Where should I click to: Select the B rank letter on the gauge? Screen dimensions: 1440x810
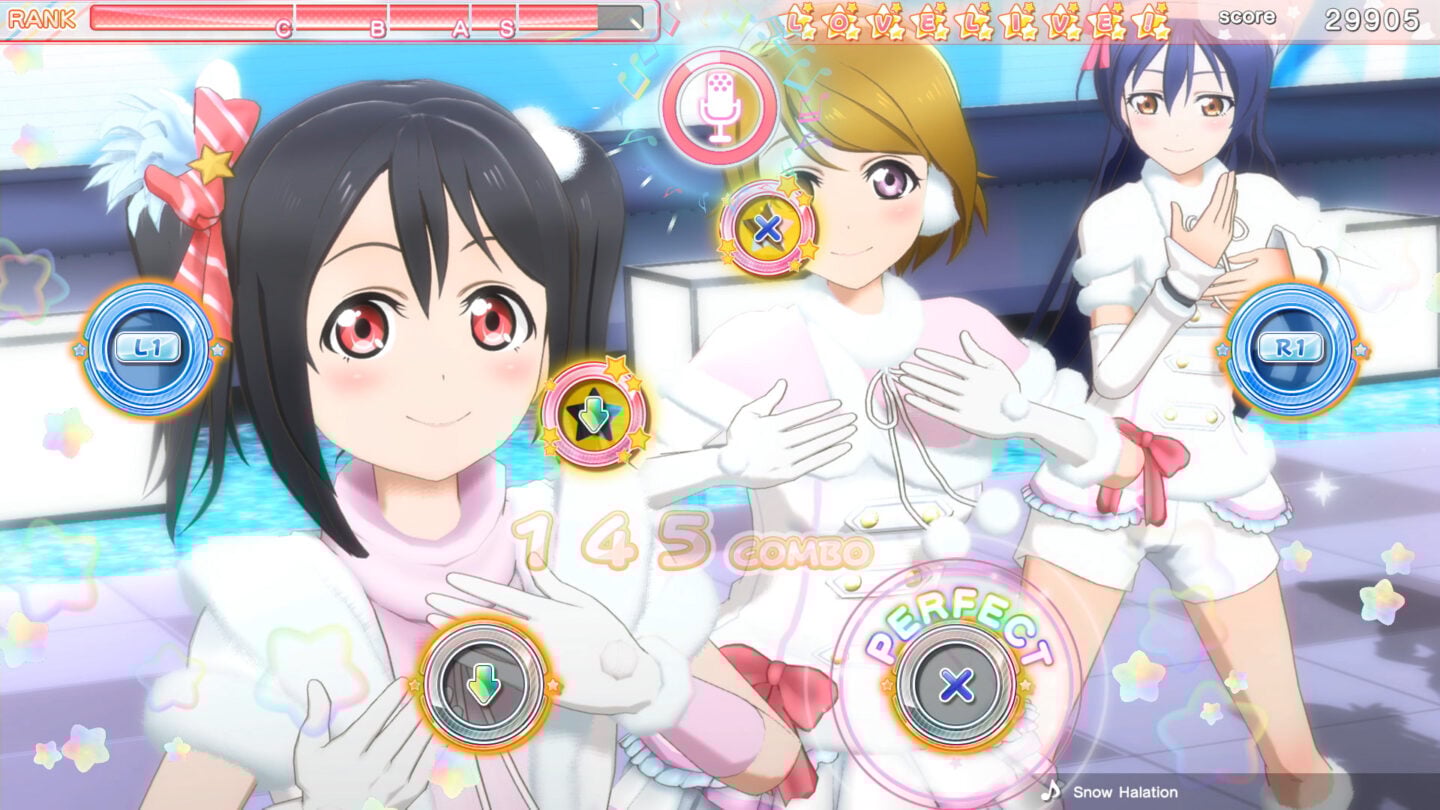tap(378, 27)
